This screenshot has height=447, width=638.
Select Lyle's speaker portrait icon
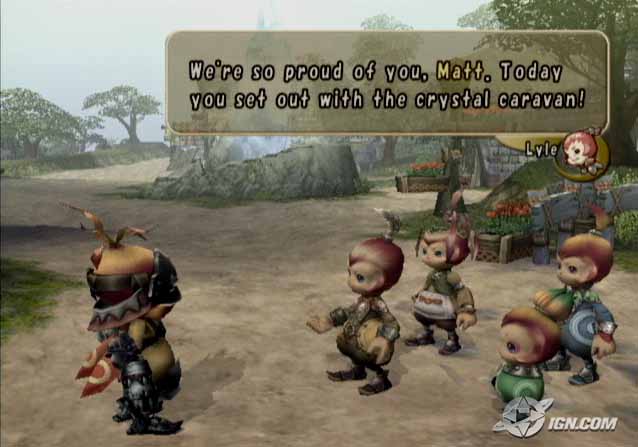pos(581,153)
